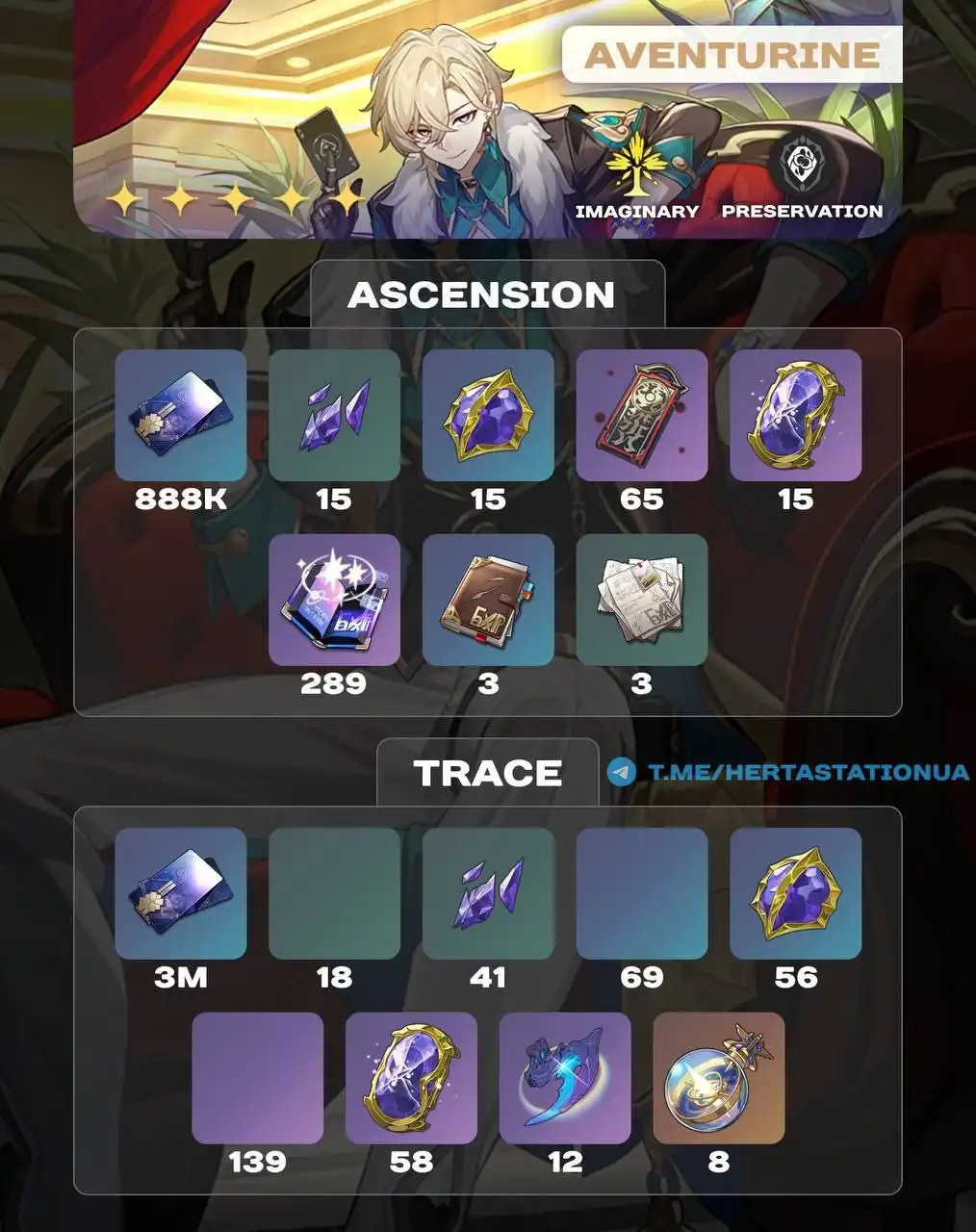976x1232 pixels.
Task: Click the Ascension oval ringed gem numbered 15
Action: [x=796, y=415]
